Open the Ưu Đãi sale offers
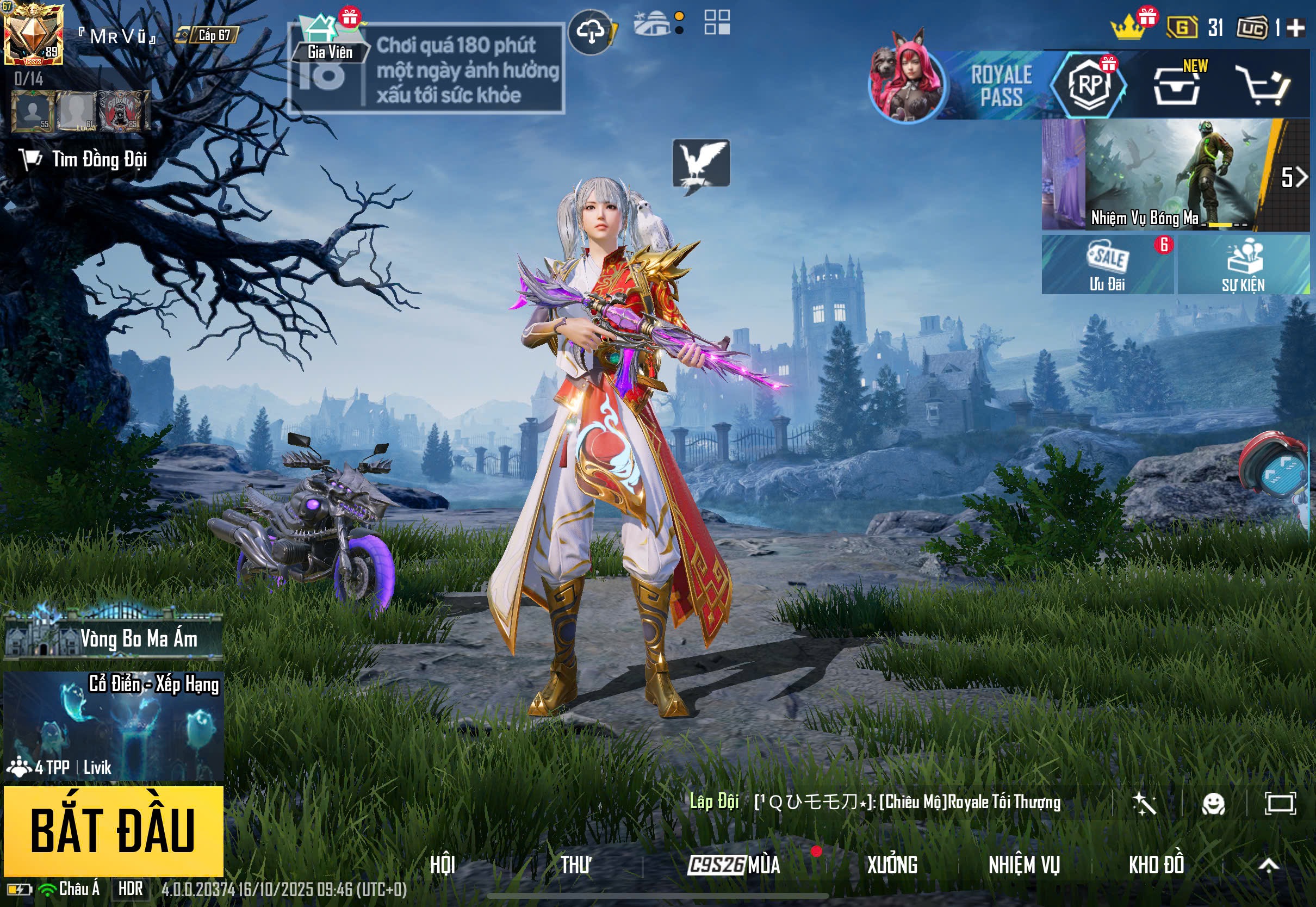 pos(1107,265)
